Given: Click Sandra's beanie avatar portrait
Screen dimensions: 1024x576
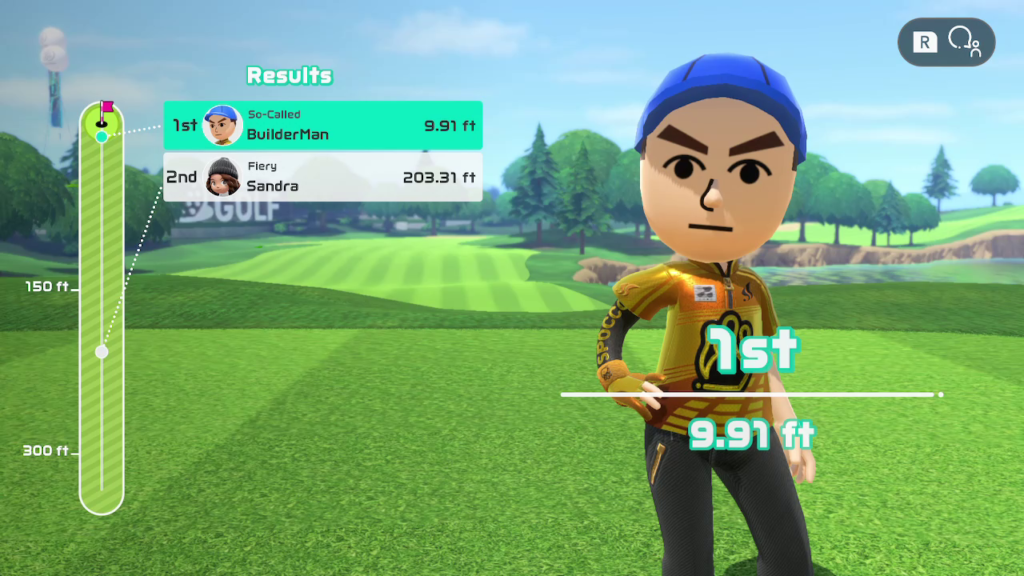Looking at the screenshot, I should click(222, 177).
